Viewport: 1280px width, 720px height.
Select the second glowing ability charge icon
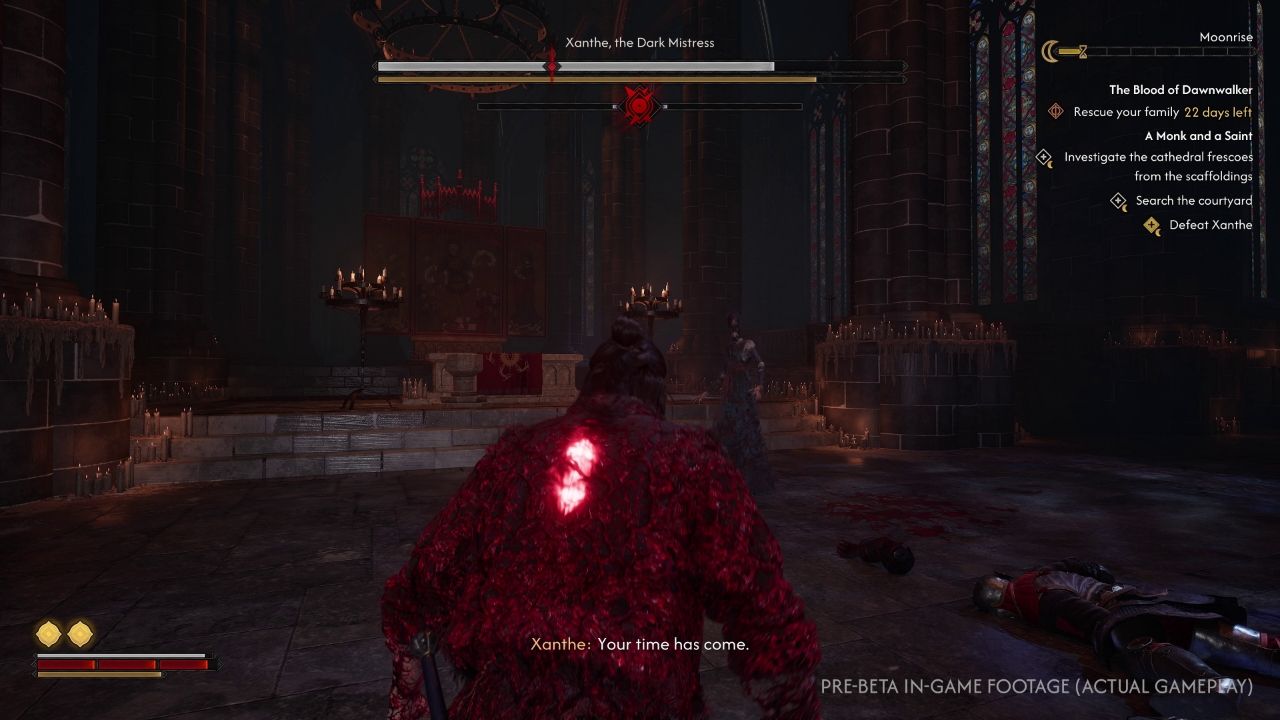tap(78, 632)
